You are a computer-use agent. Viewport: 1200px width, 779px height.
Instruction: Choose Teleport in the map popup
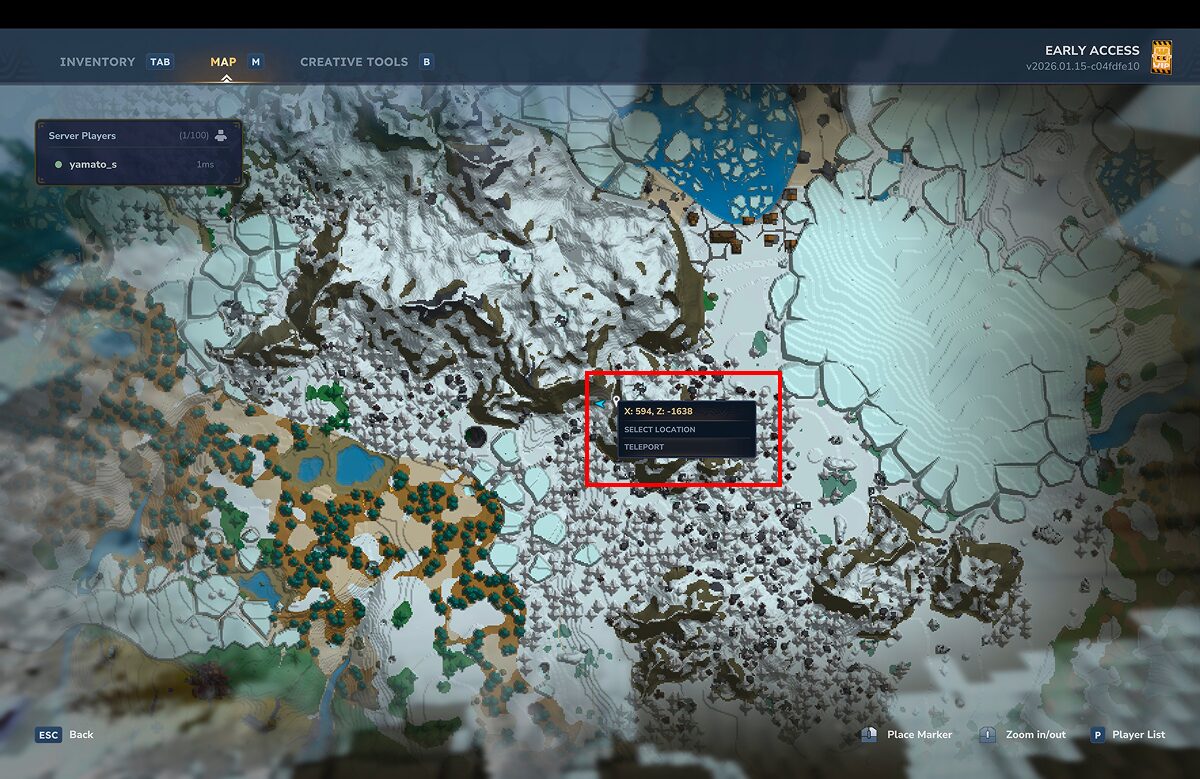click(644, 447)
